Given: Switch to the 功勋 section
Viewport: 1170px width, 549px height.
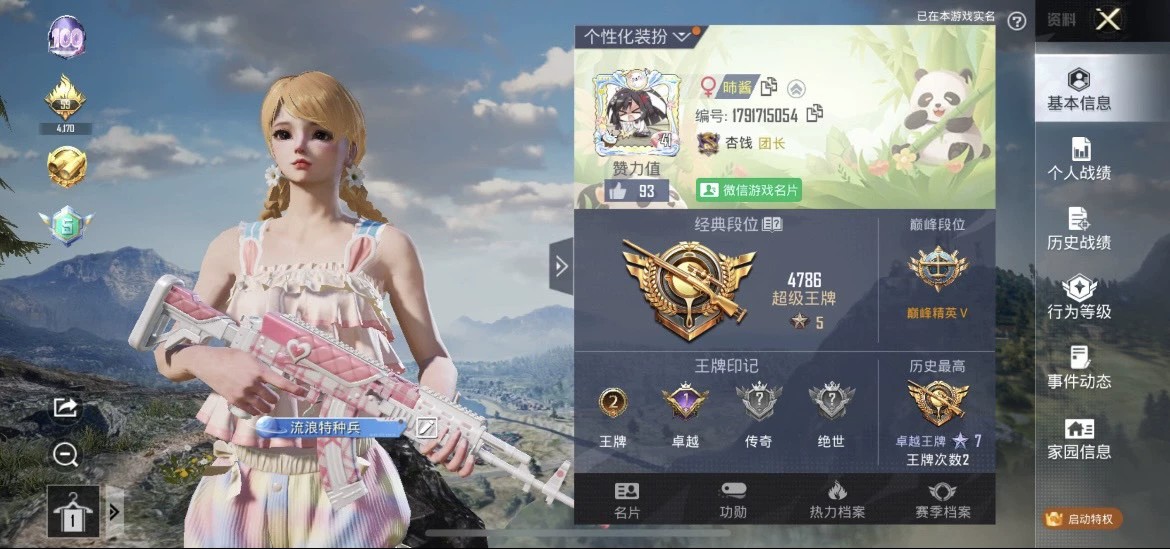Looking at the screenshot, I should point(733,500).
